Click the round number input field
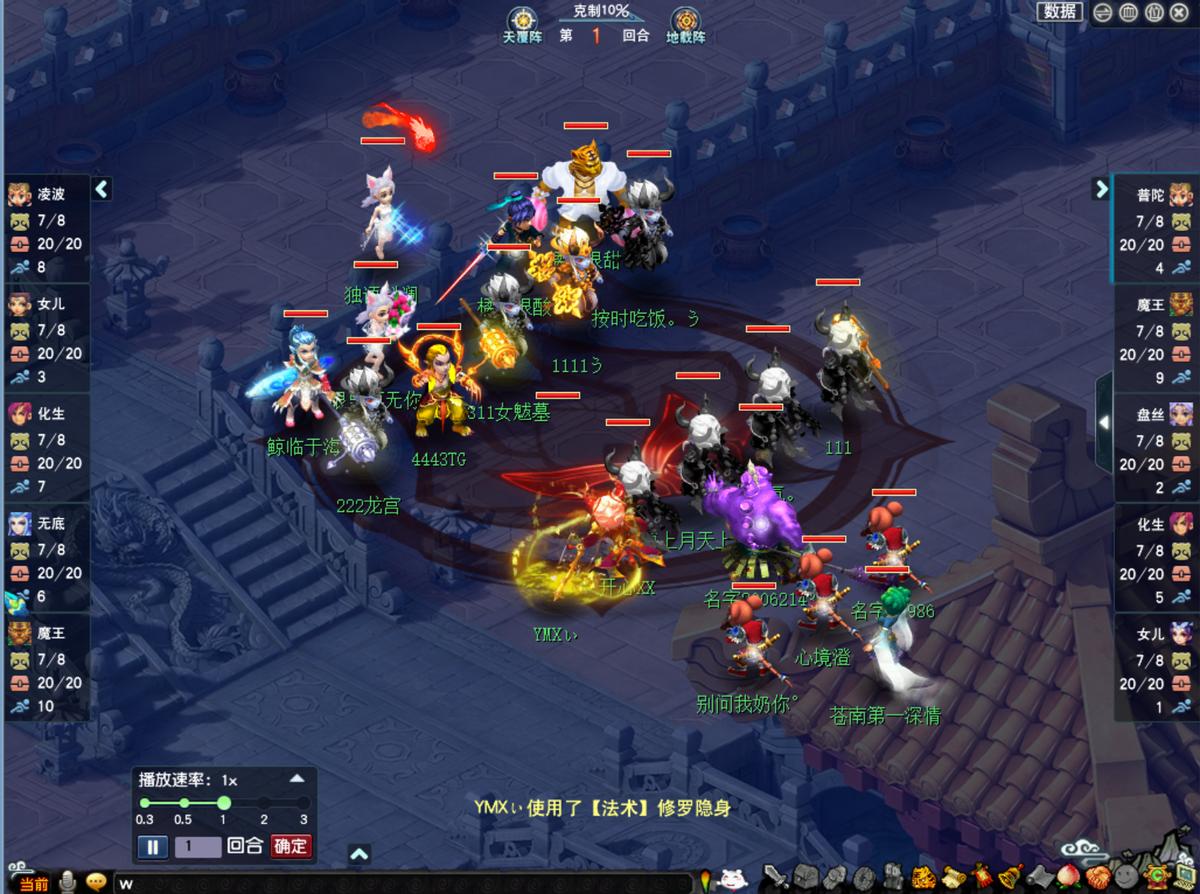1200x894 pixels. 198,847
